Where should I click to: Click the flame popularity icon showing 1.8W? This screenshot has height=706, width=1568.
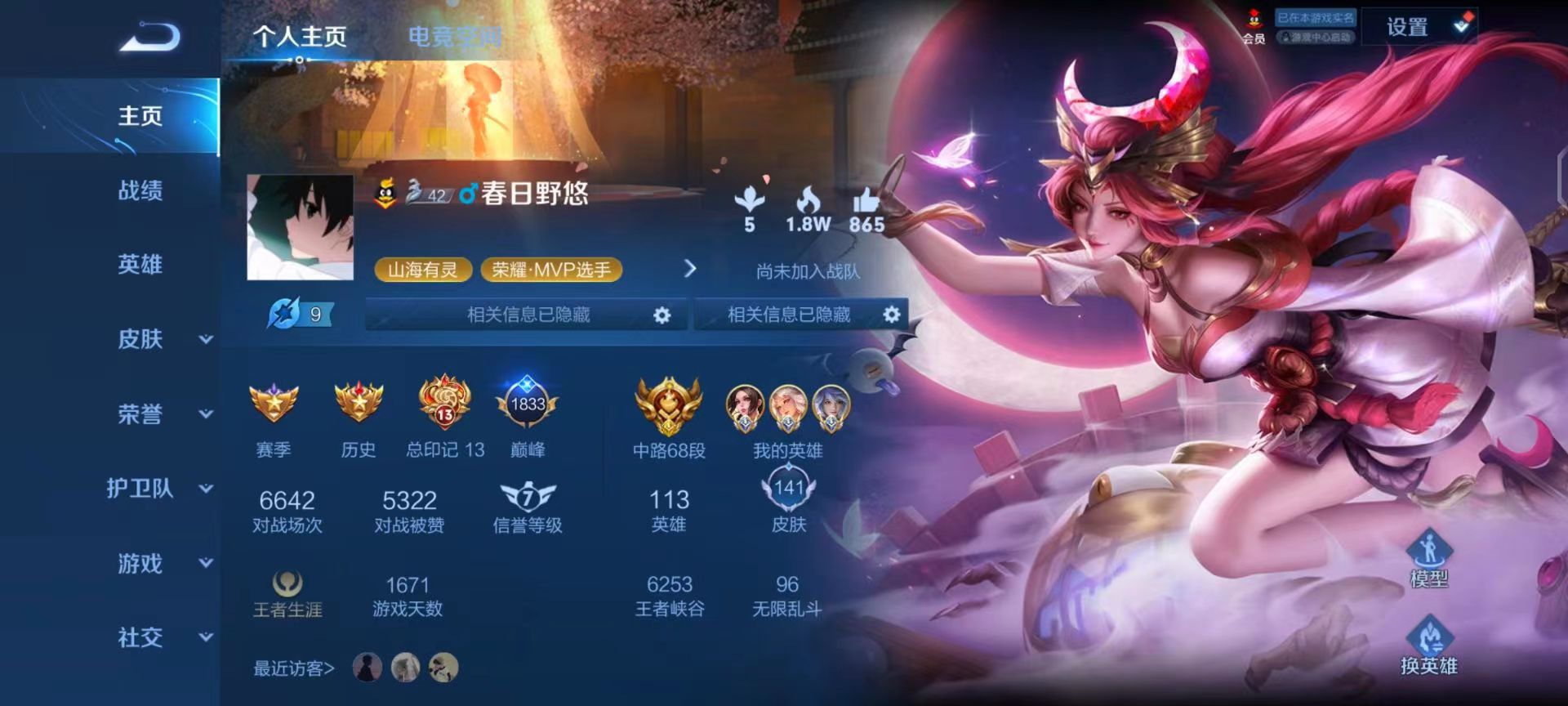[x=809, y=200]
